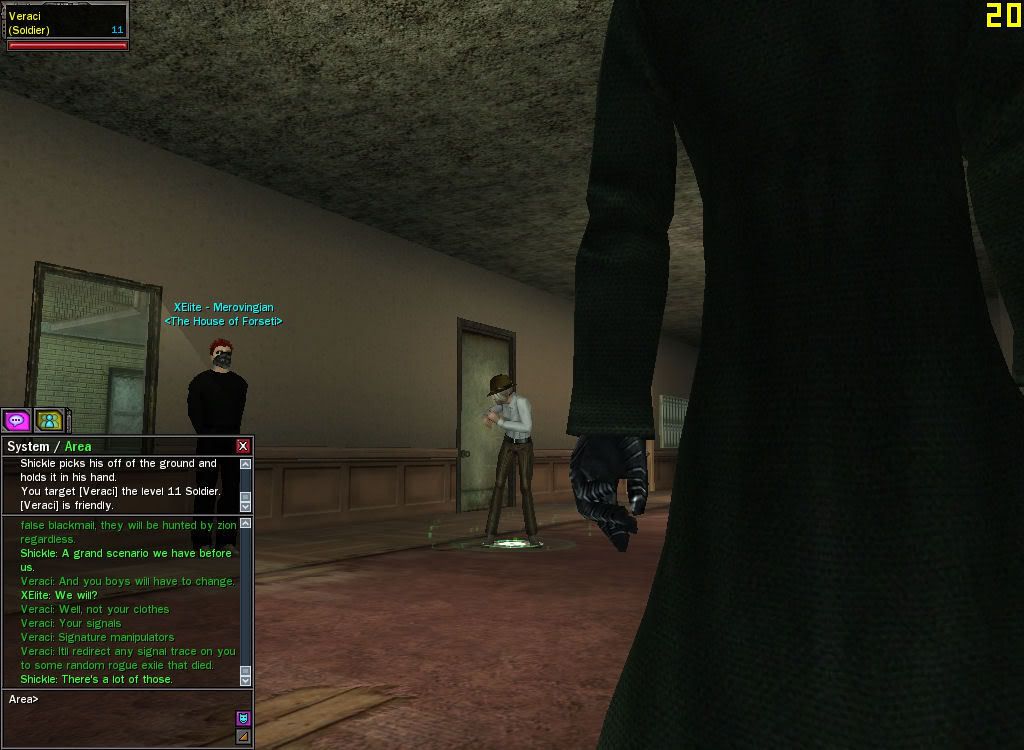Image resolution: width=1024 pixels, height=750 pixels.
Task: Click the Area chat scroll-down arrow
Action: (x=246, y=680)
